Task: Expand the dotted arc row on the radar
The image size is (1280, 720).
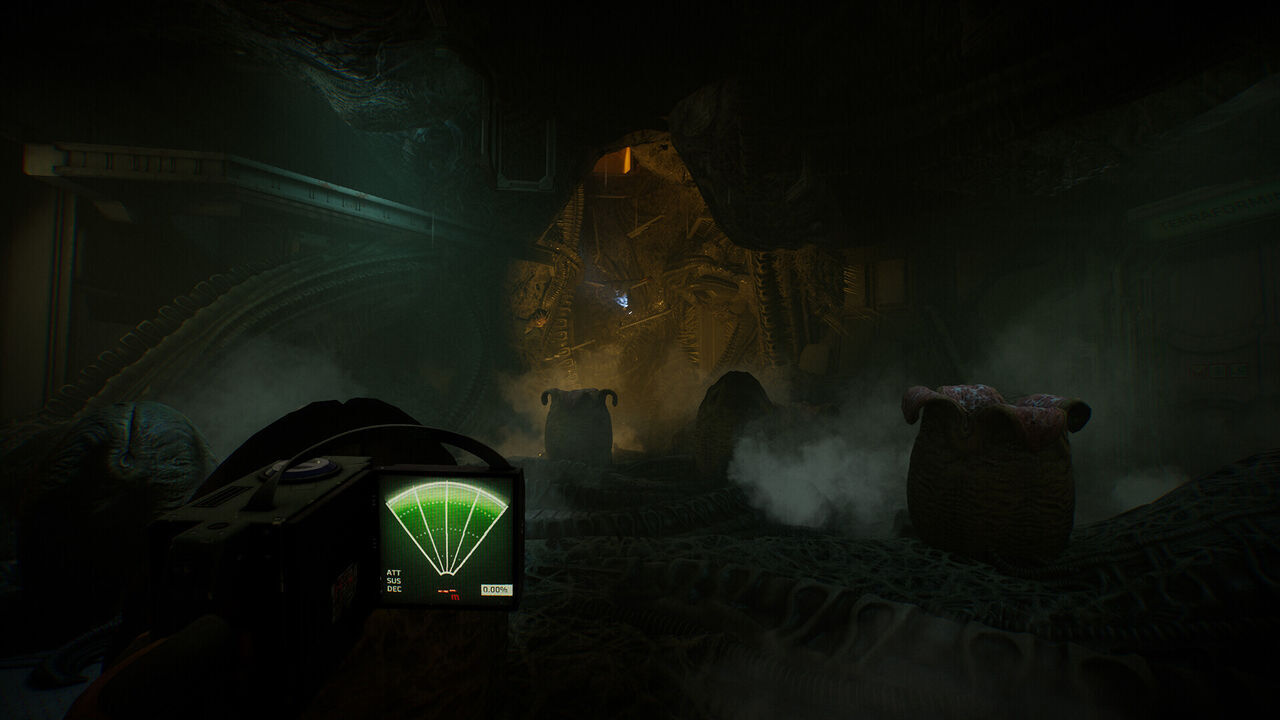Action: (x=446, y=502)
